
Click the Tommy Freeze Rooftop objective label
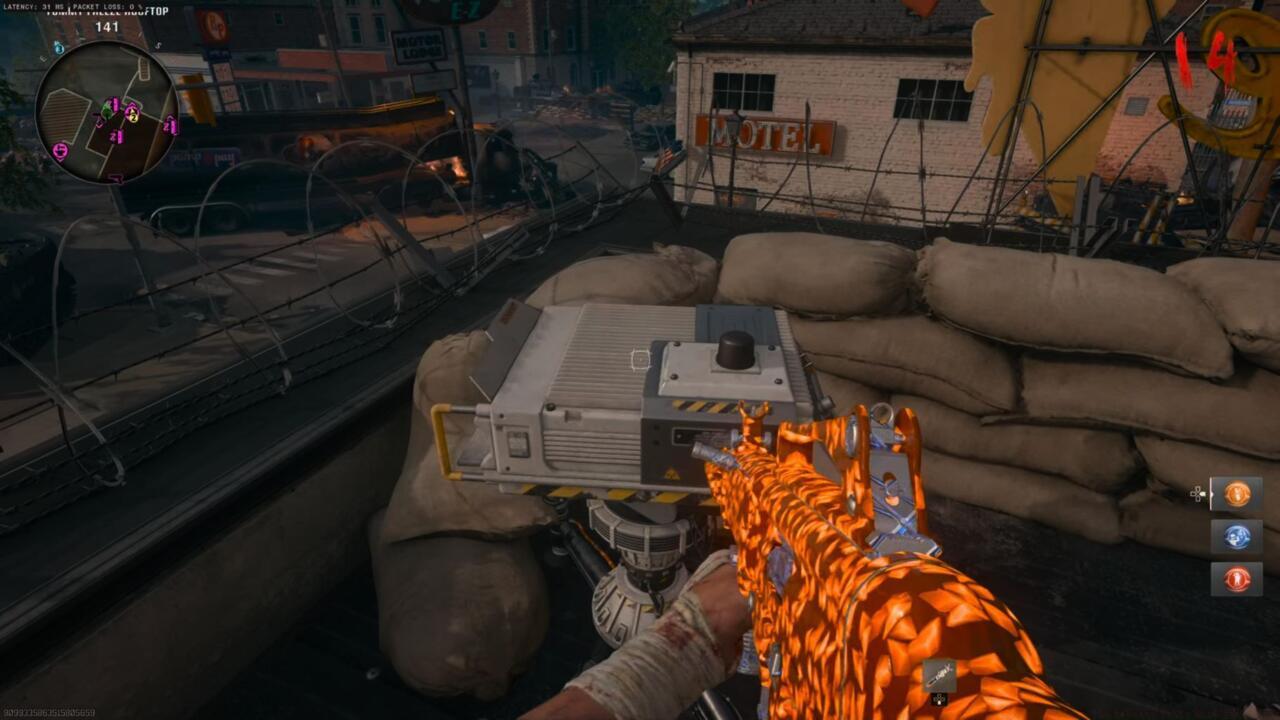[105, 10]
